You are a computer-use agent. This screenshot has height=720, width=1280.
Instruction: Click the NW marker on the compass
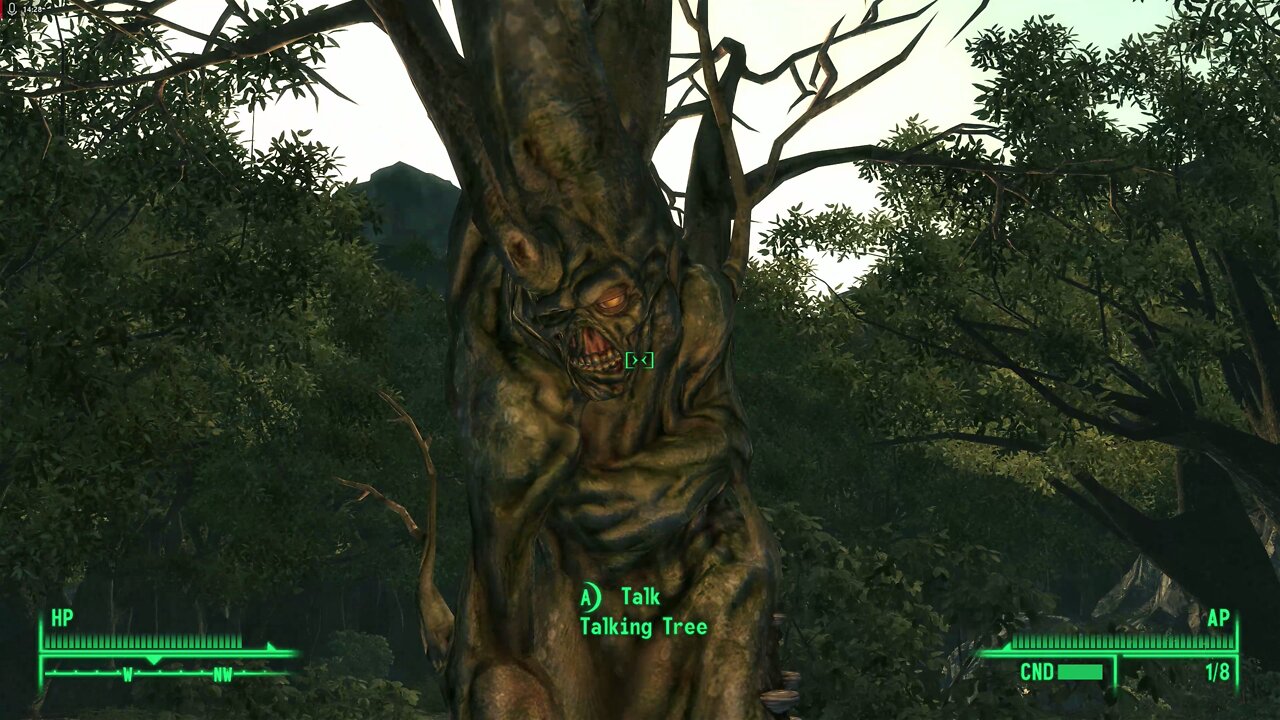tap(222, 675)
